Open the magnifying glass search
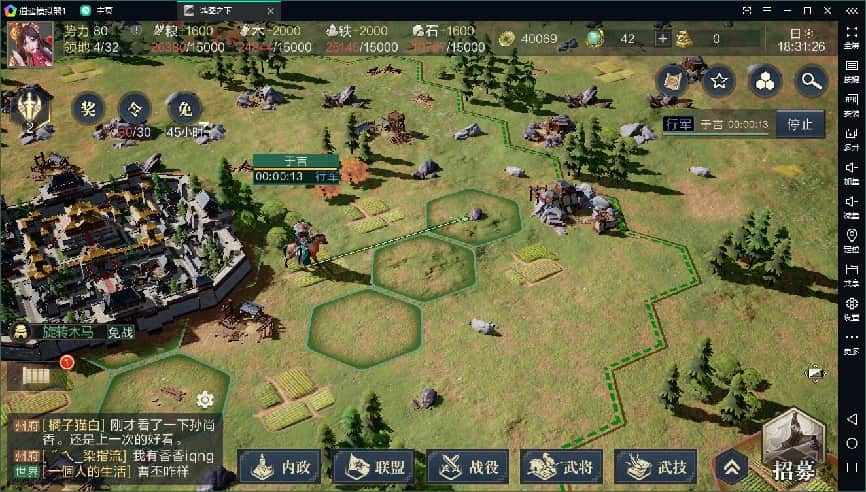866x492 pixels. 811,81
